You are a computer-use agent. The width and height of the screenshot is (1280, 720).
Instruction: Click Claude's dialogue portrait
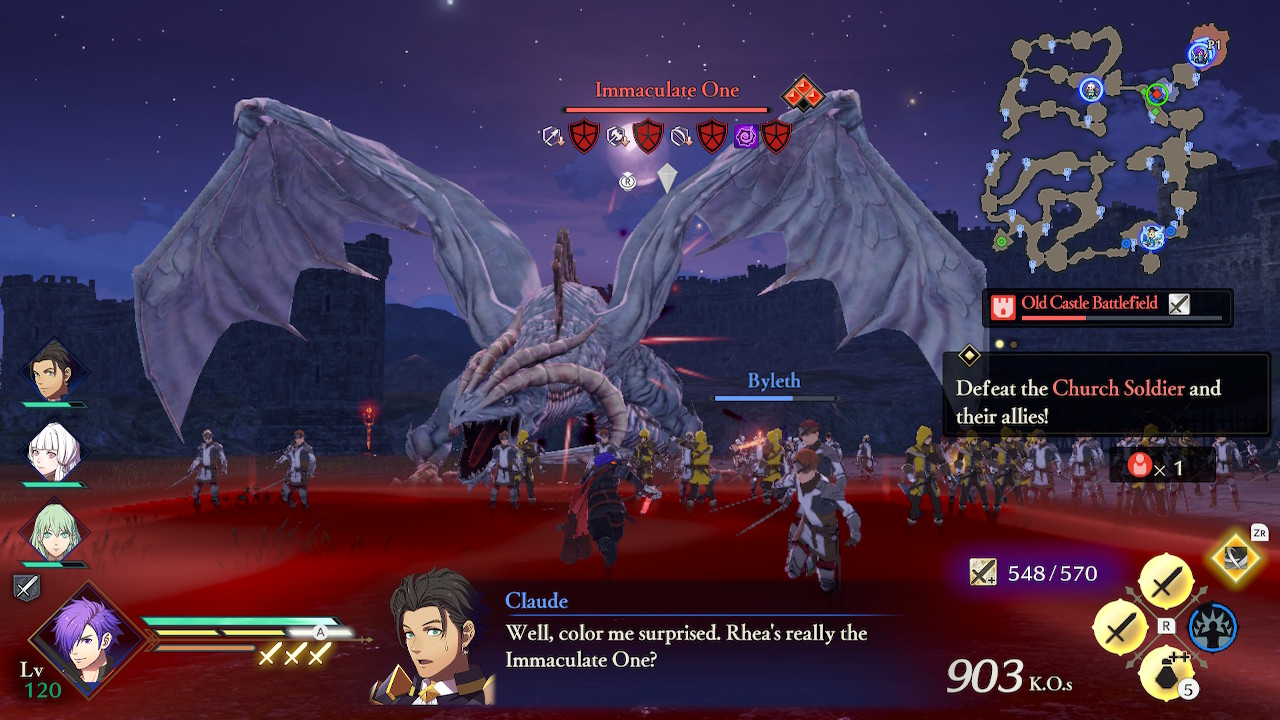click(435, 635)
